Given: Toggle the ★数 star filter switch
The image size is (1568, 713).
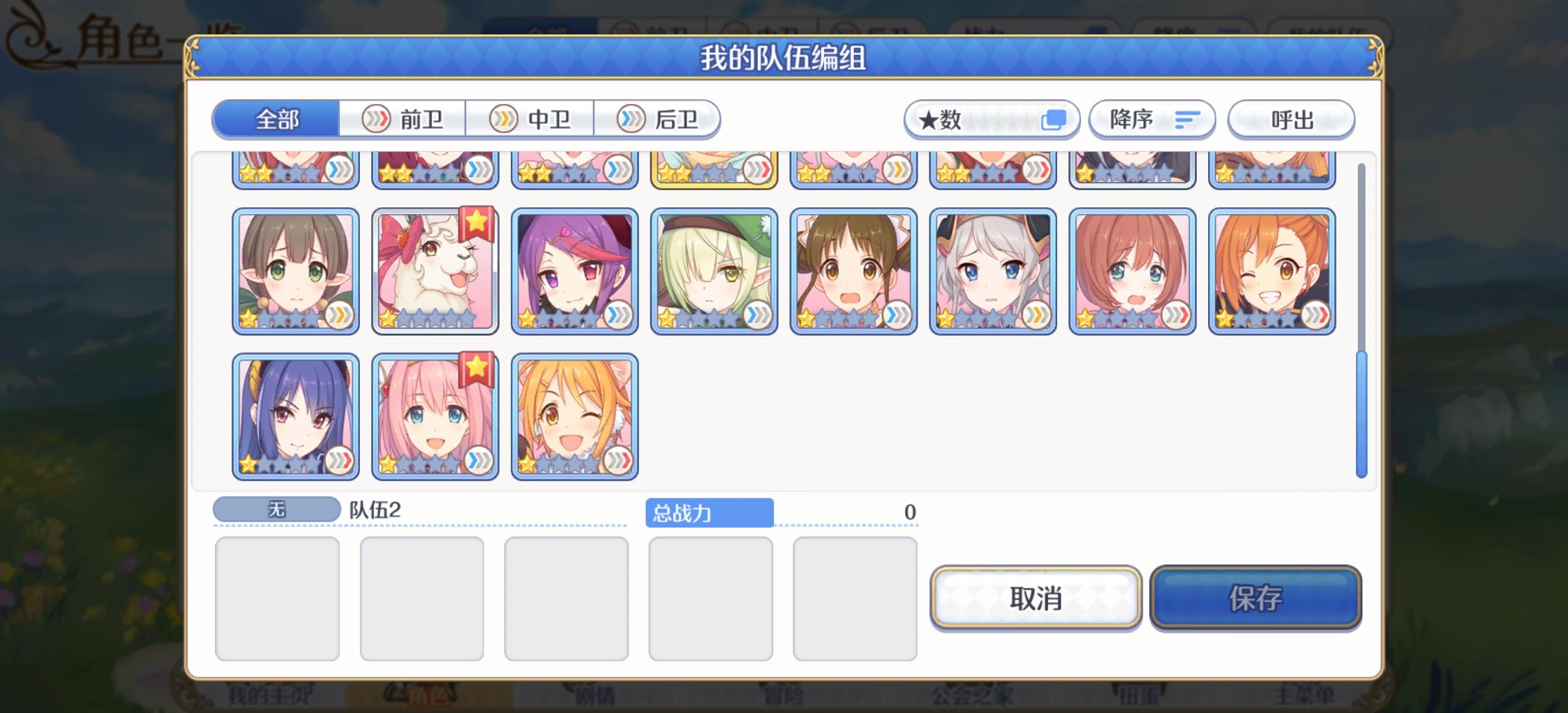Looking at the screenshot, I should click(x=1055, y=120).
